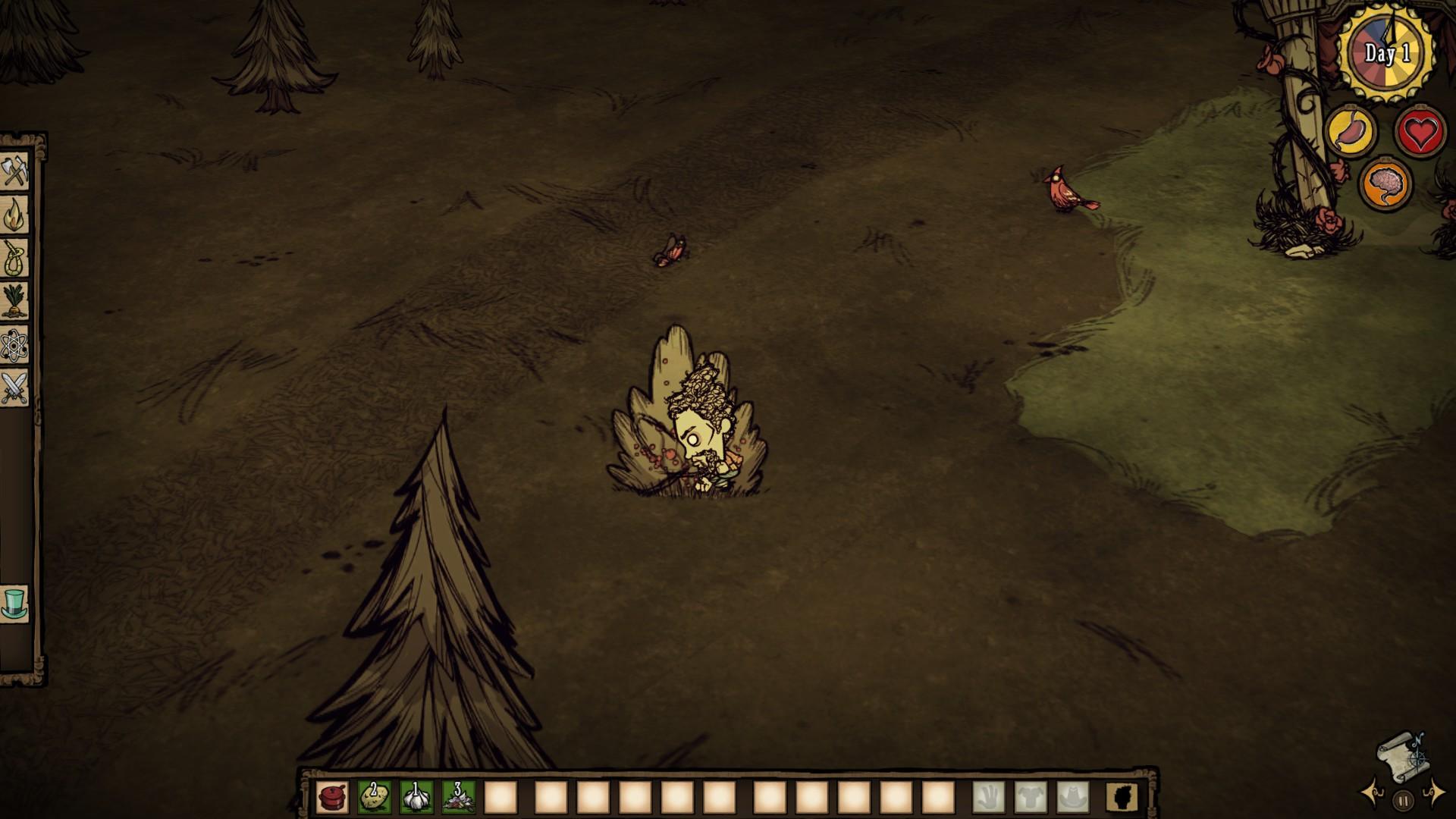The image size is (1456, 819).
Task: Pause the game
Action: pyautogui.click(x=1403, y=799)
